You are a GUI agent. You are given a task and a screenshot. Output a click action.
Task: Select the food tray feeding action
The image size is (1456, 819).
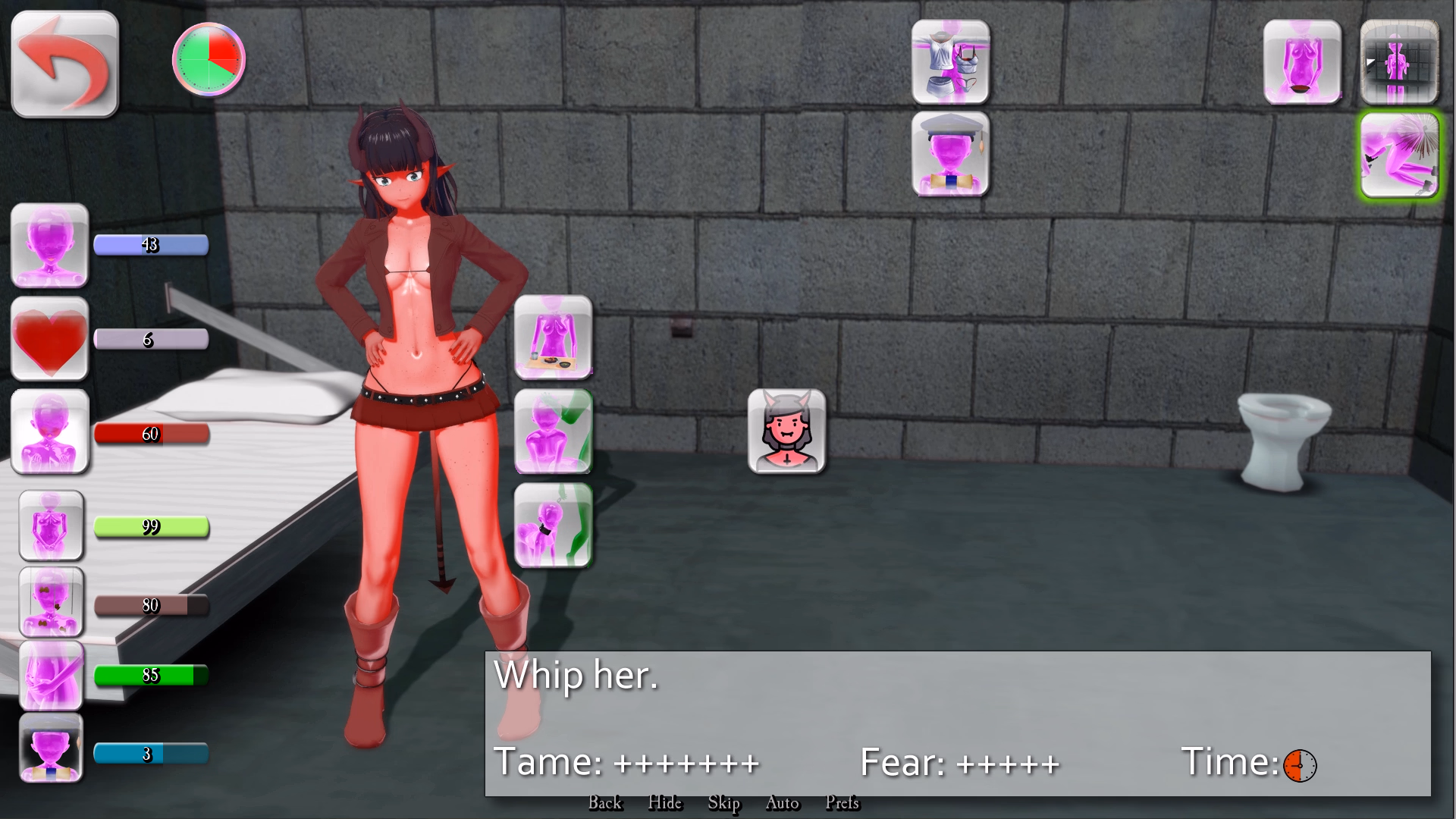point(552,339)
